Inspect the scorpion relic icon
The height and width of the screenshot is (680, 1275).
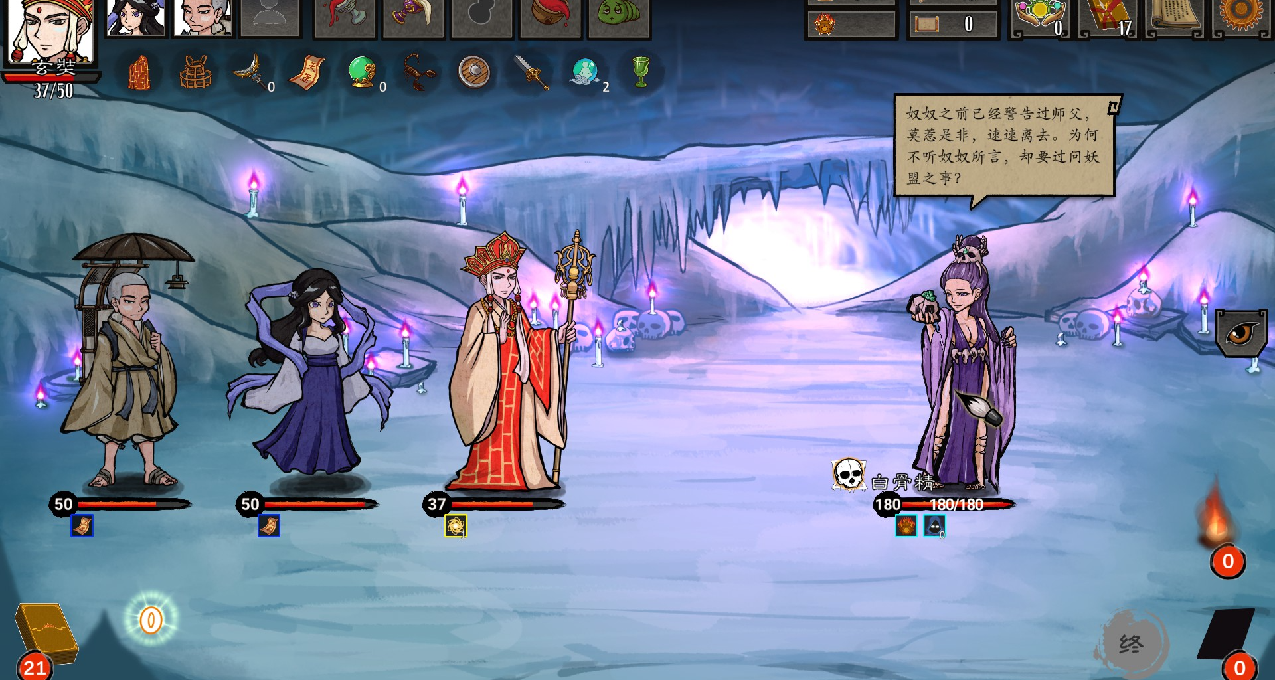coord(417,72)
